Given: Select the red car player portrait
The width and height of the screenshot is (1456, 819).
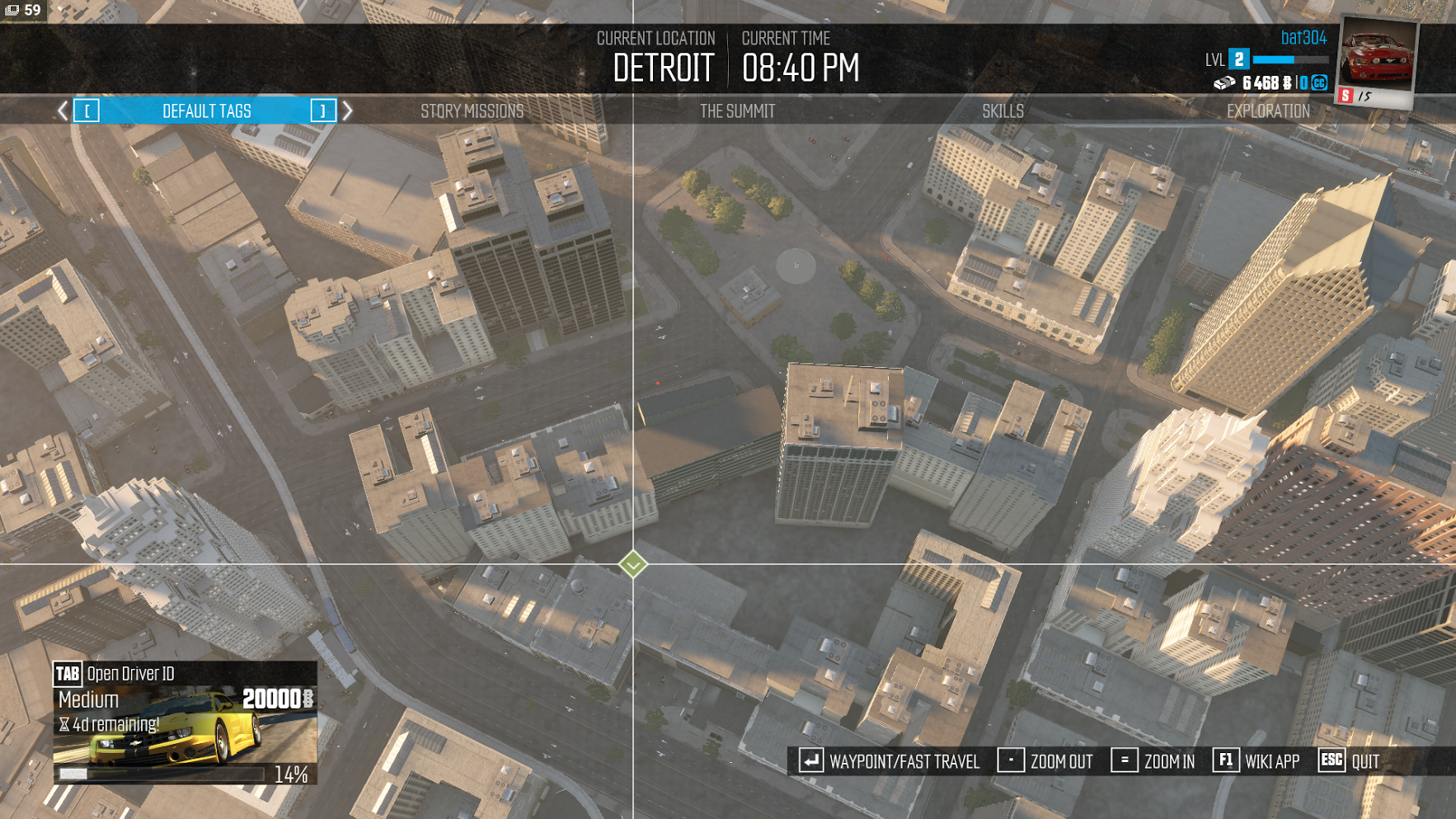Looking at the screenshot, I should (1376, 59).
